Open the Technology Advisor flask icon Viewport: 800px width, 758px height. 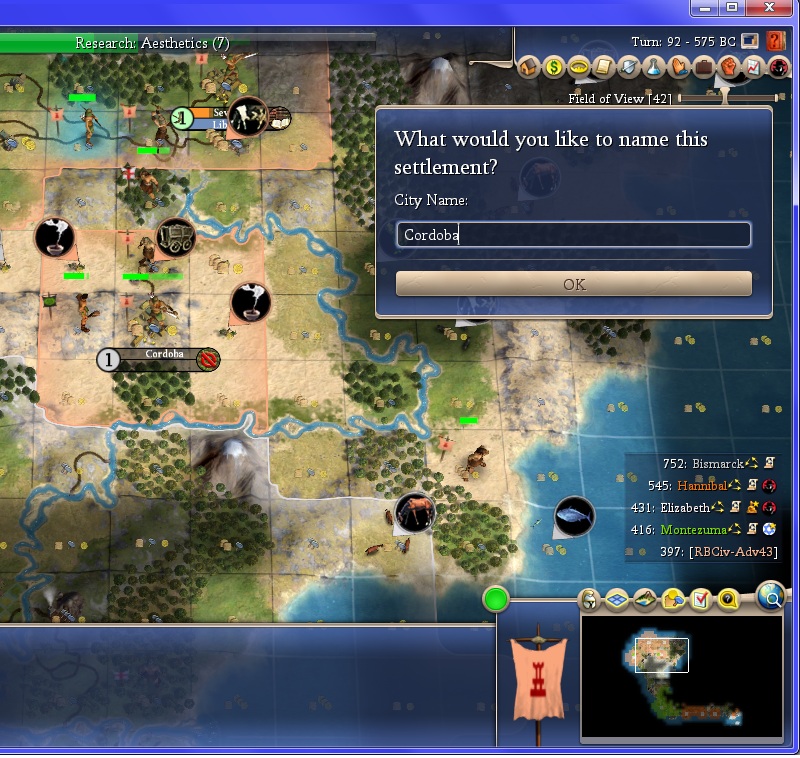click(654, 68)
